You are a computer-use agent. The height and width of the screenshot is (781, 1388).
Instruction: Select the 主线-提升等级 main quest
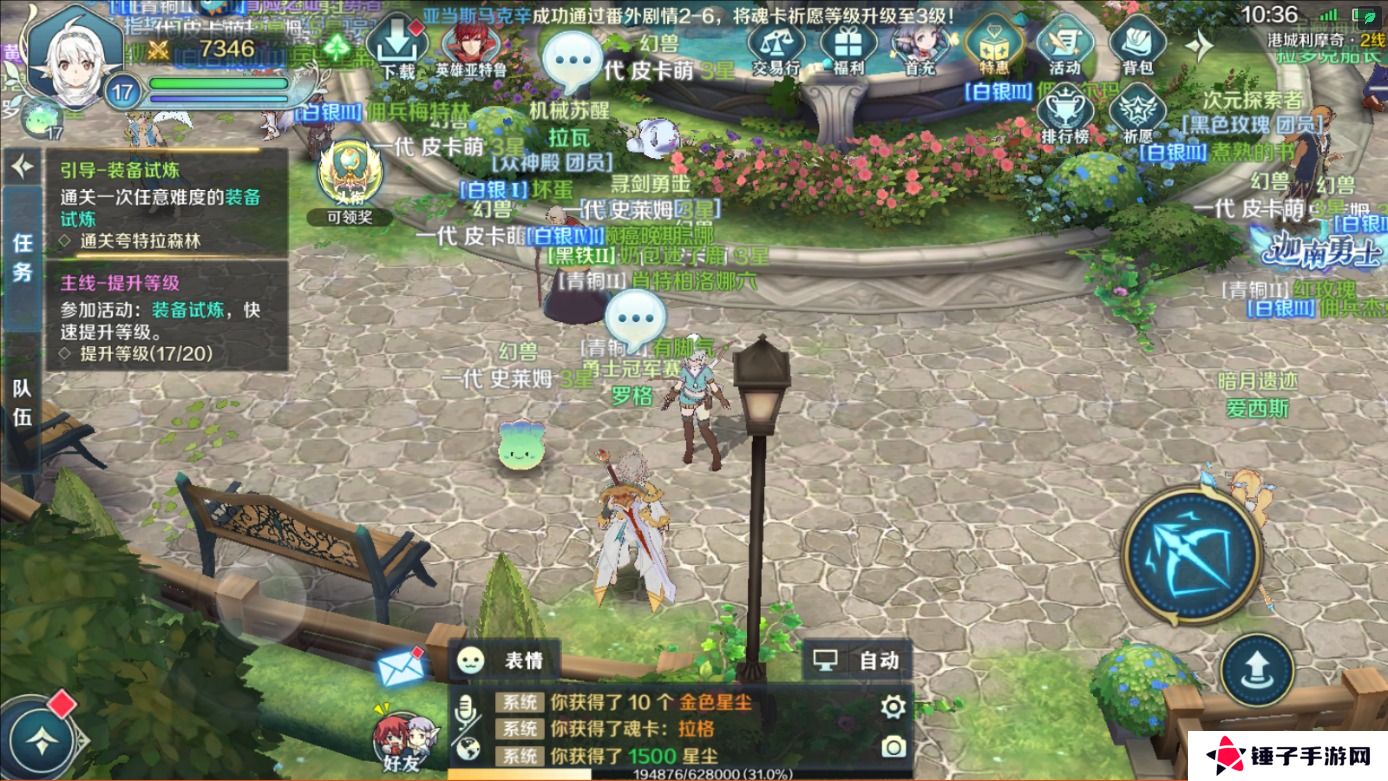[165, 316]
